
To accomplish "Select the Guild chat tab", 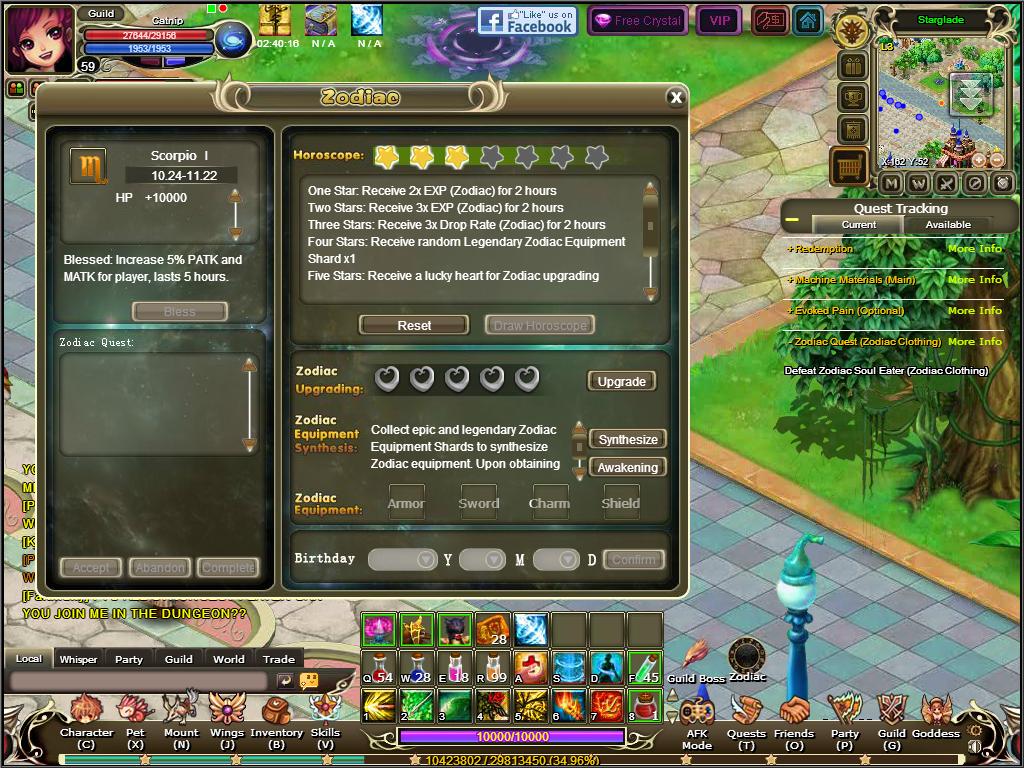I will tap(178, 659).
